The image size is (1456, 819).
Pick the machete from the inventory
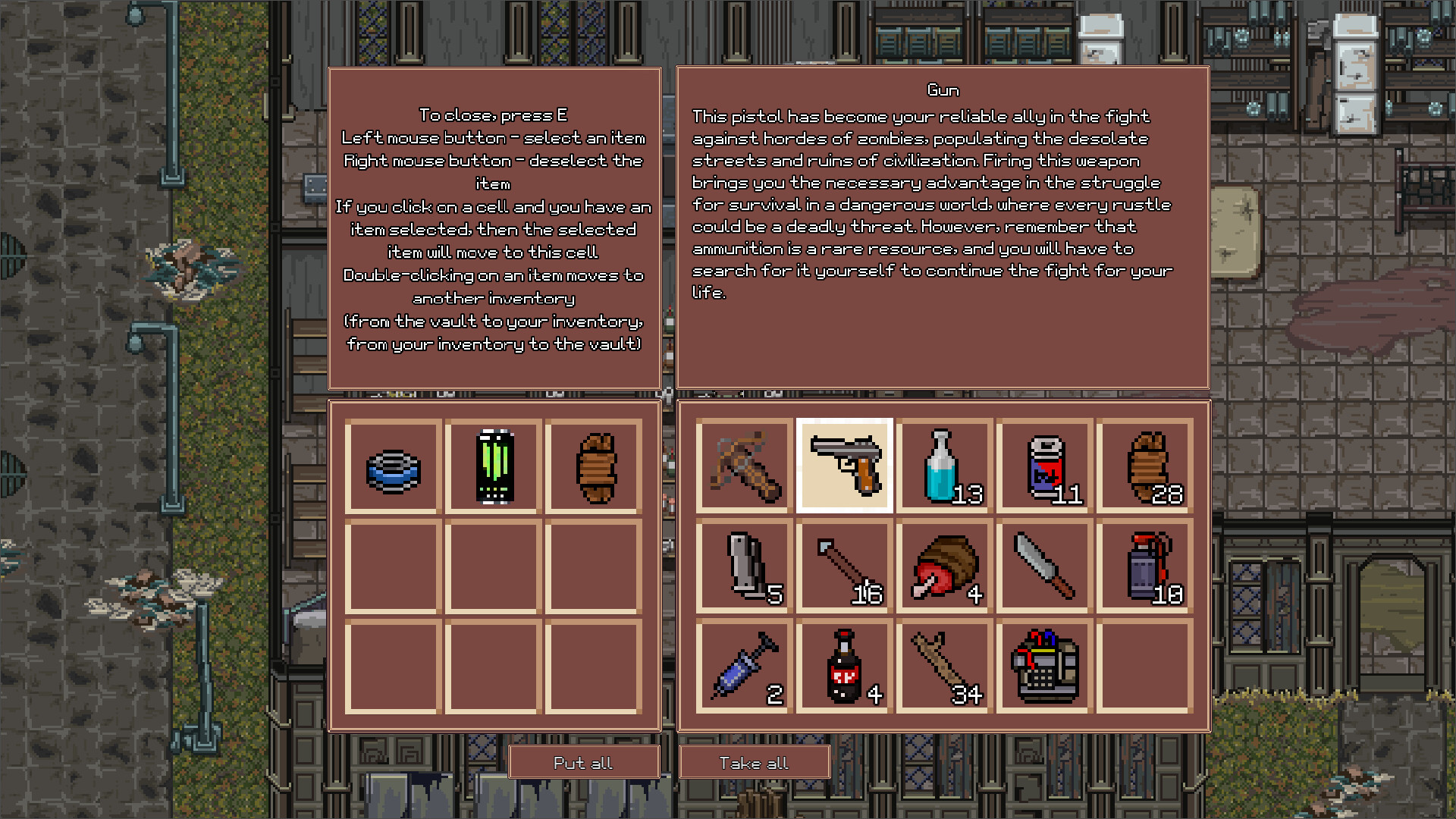point(1043,566)
